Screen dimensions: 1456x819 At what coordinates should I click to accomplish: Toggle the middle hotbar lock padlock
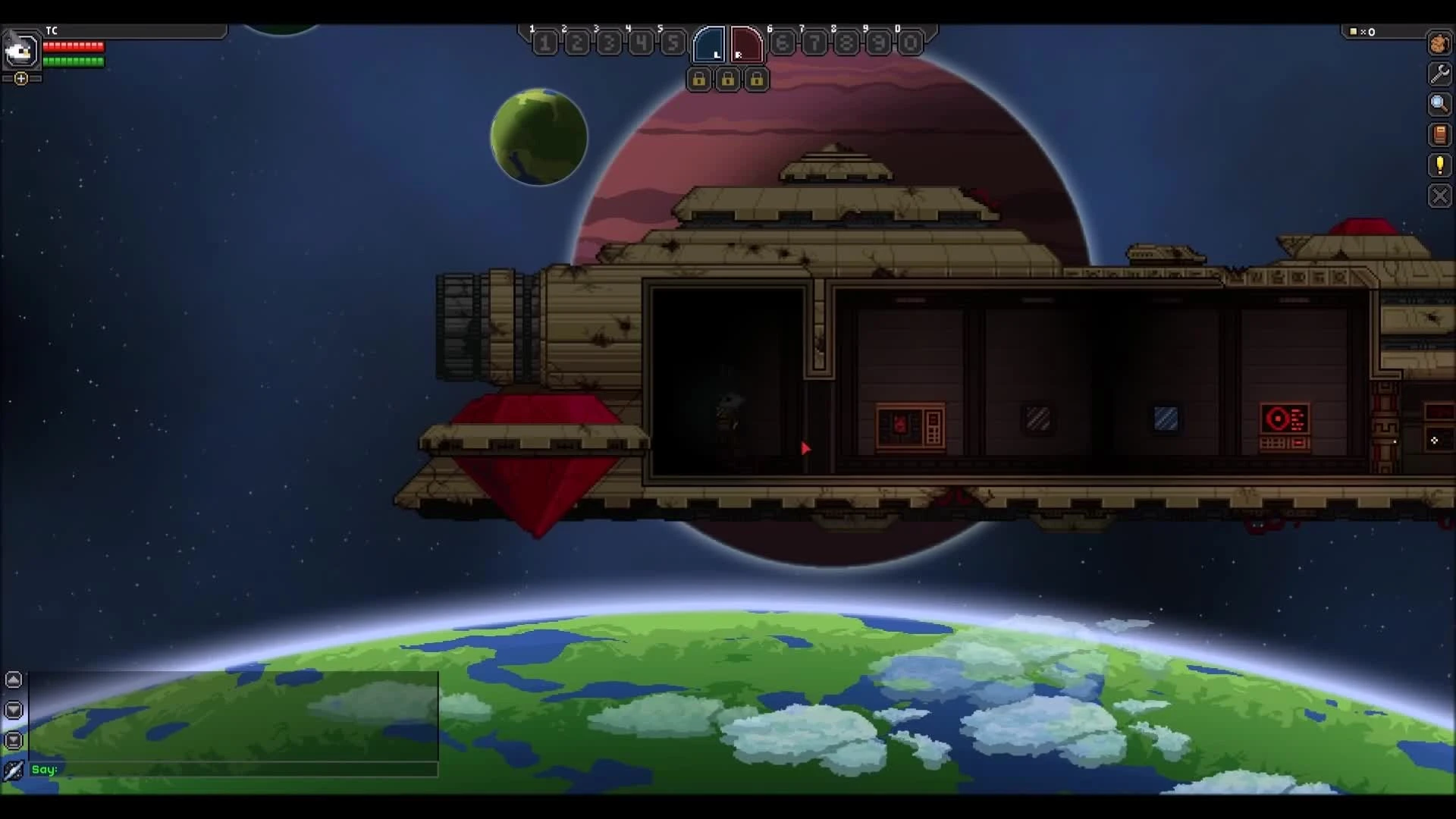click(729, 80)
